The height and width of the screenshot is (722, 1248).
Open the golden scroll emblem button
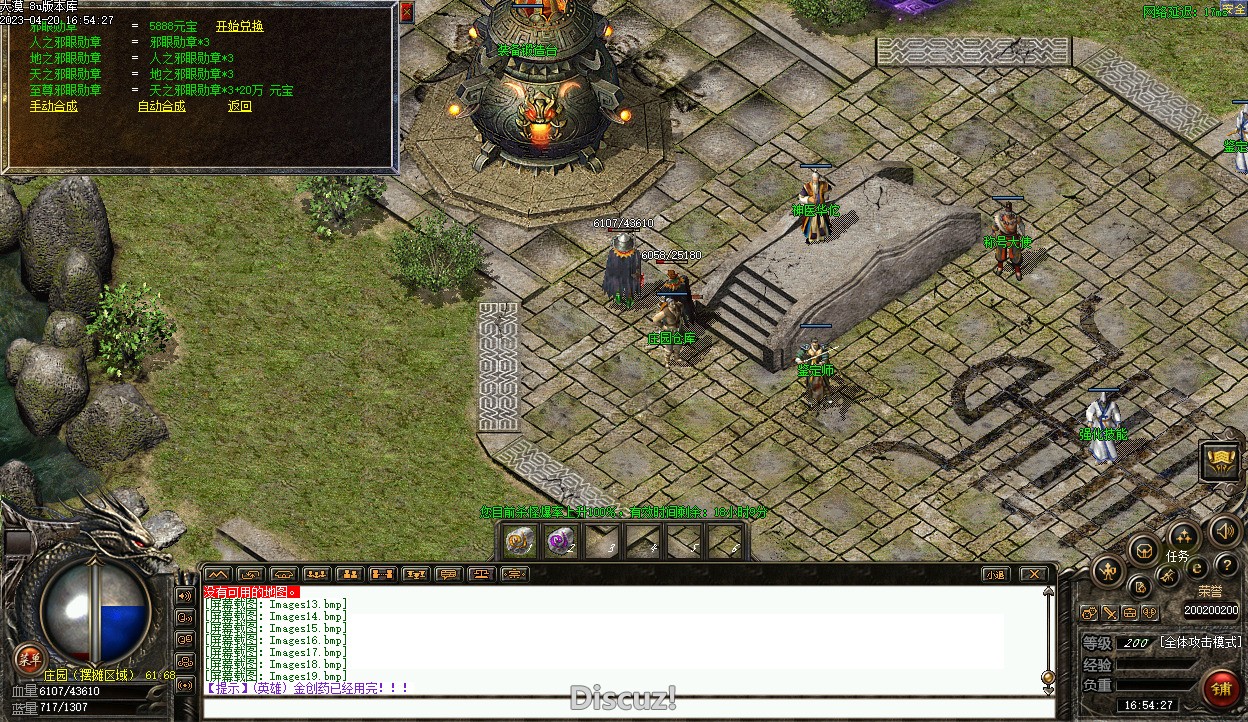pos(1220,461)
